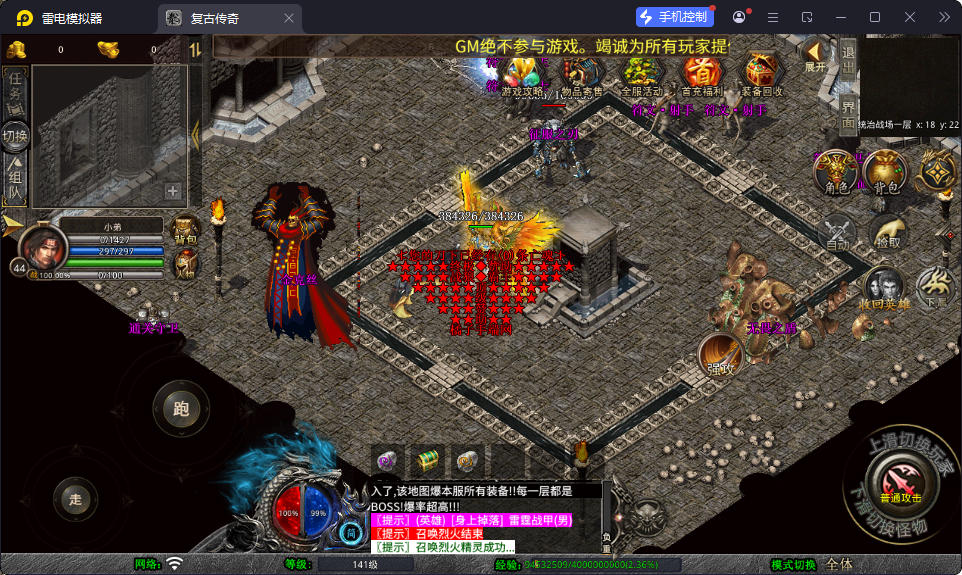Click the emulator's 手机控制 button
The image size is (962, 575).
[673, 17]
